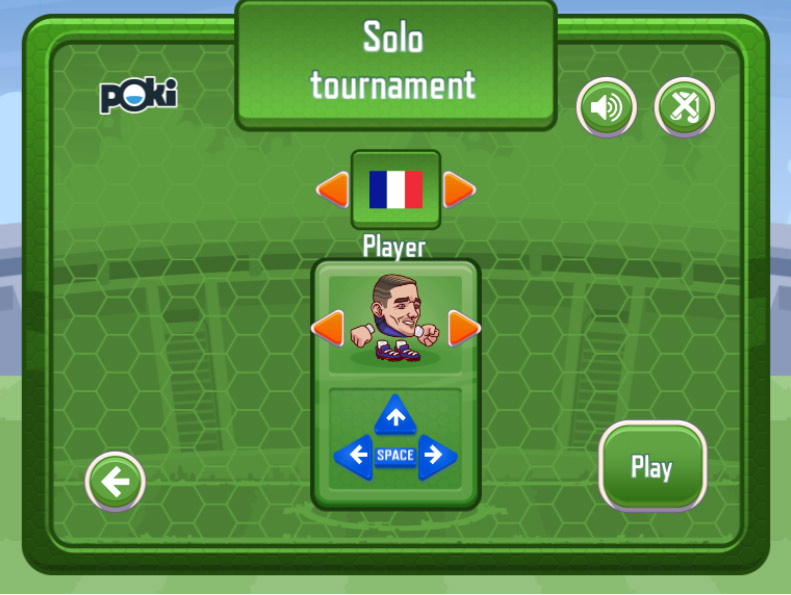
Task: Go back using the arrow button
Action: click(x=116, y=482)
